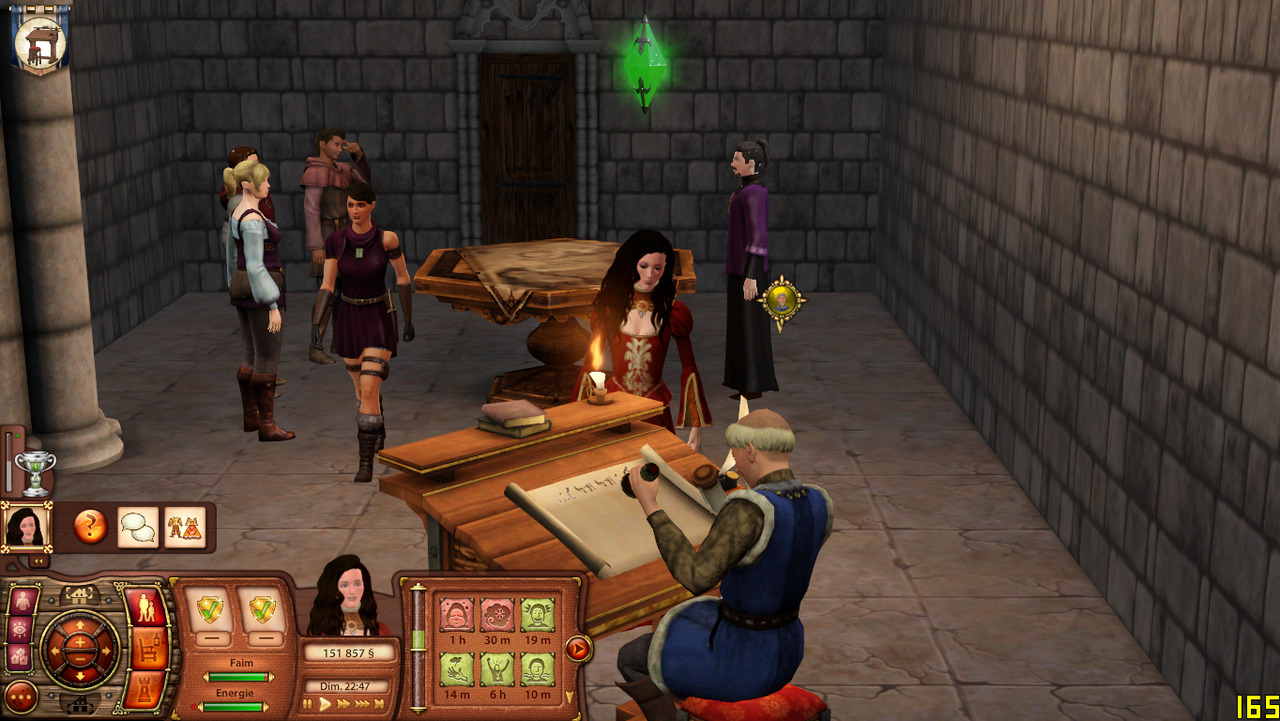Collapse the panel with the double-arrow button

point(38,561)
